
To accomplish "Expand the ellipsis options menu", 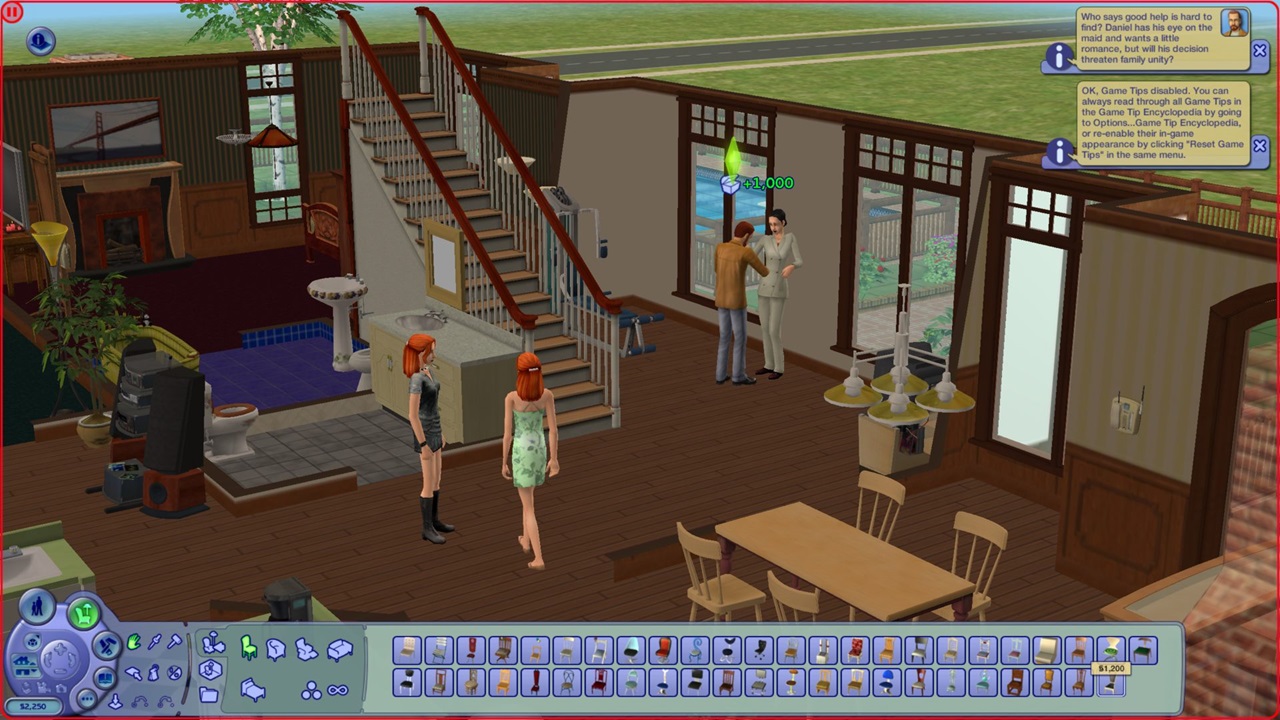I will (87, 700).
